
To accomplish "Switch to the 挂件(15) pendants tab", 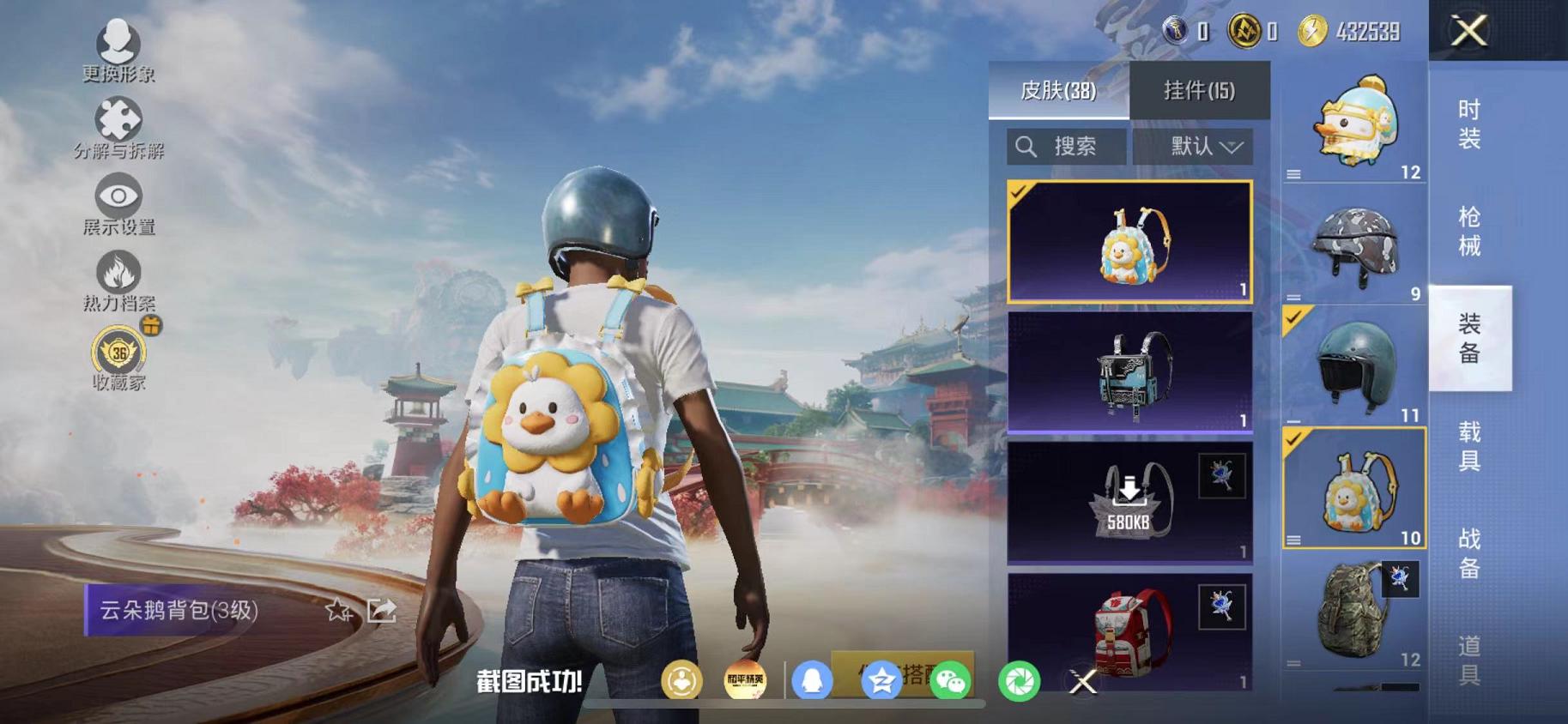I will [x=1202, y=90].
